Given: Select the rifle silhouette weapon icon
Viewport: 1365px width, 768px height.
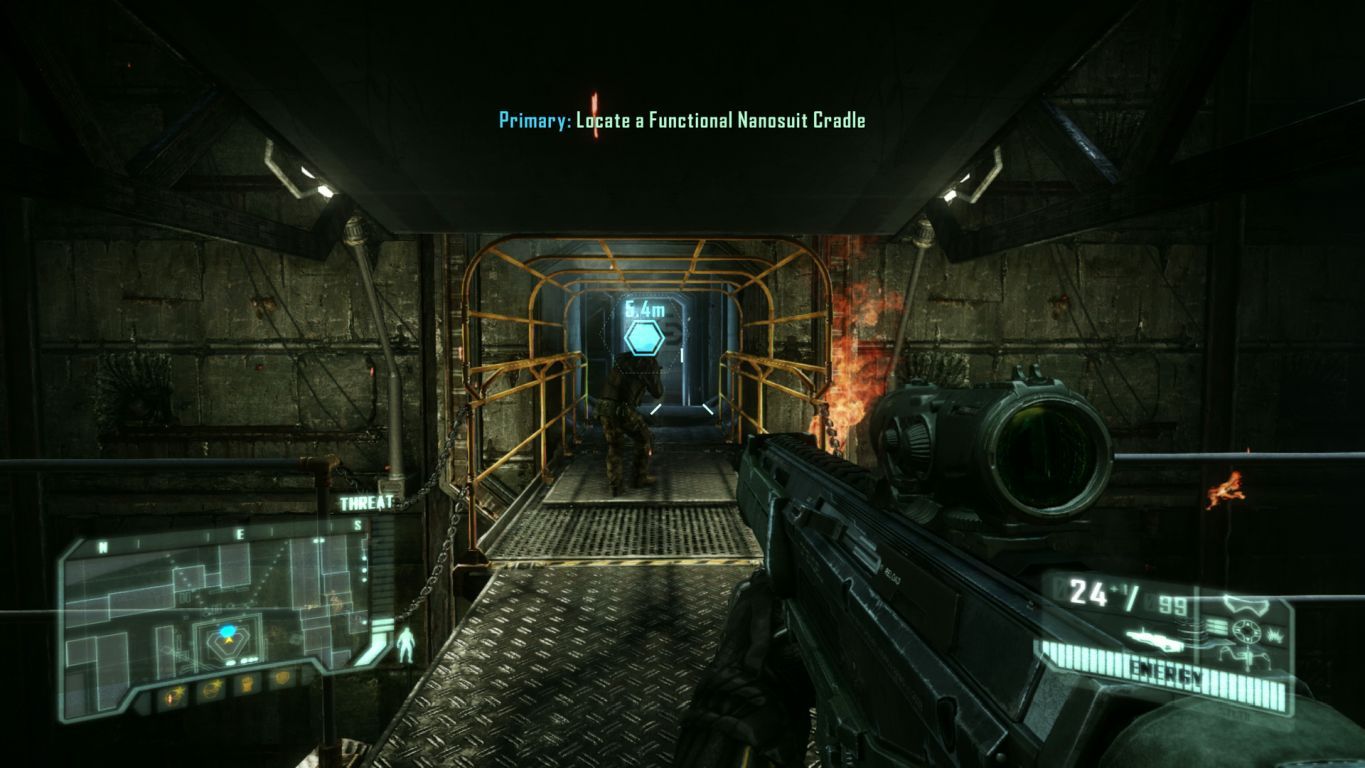Looking at the screenshot, I should [x=1154, y=641].
